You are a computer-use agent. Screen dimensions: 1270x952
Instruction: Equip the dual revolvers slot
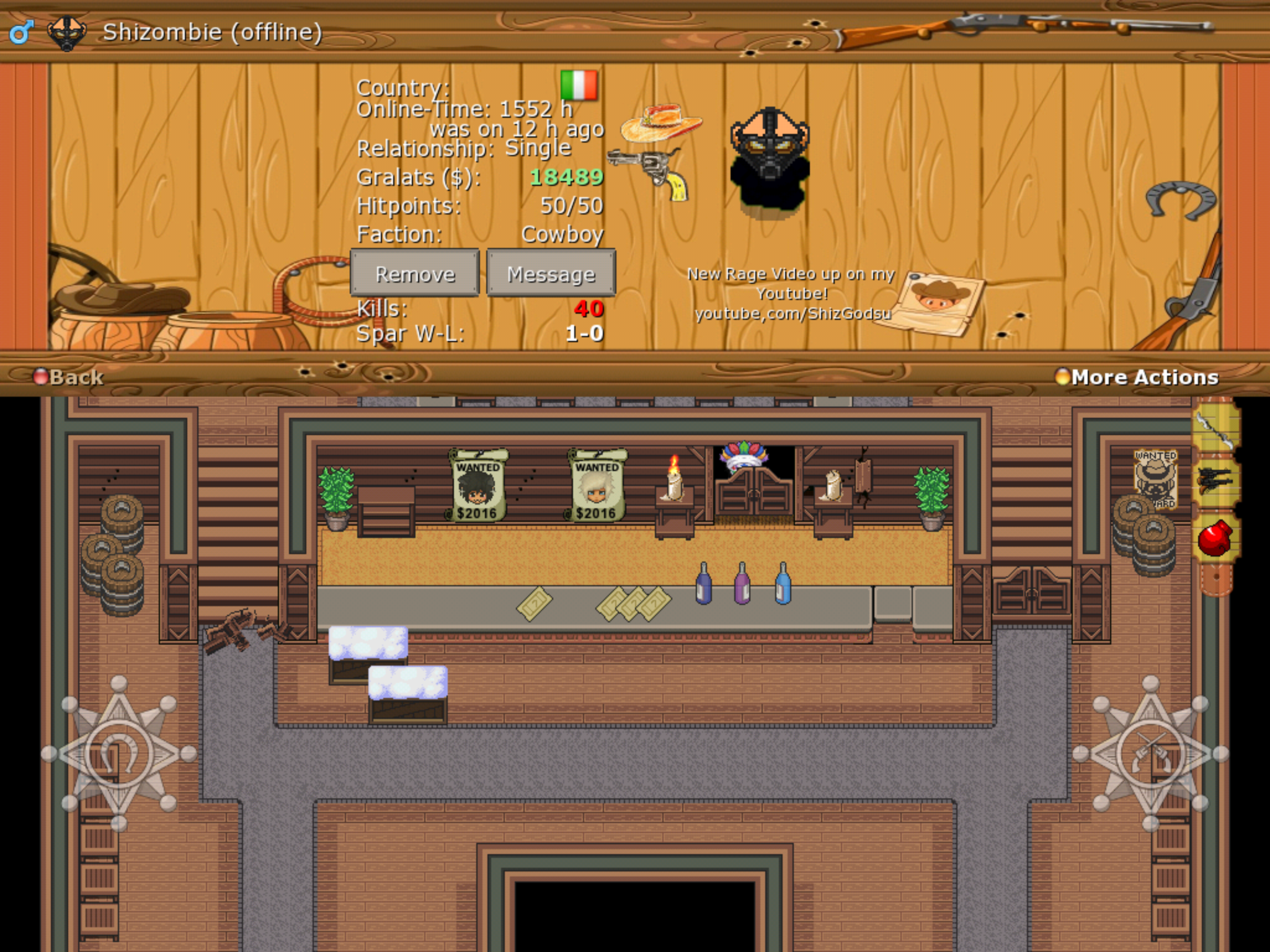coord(1216,482)
